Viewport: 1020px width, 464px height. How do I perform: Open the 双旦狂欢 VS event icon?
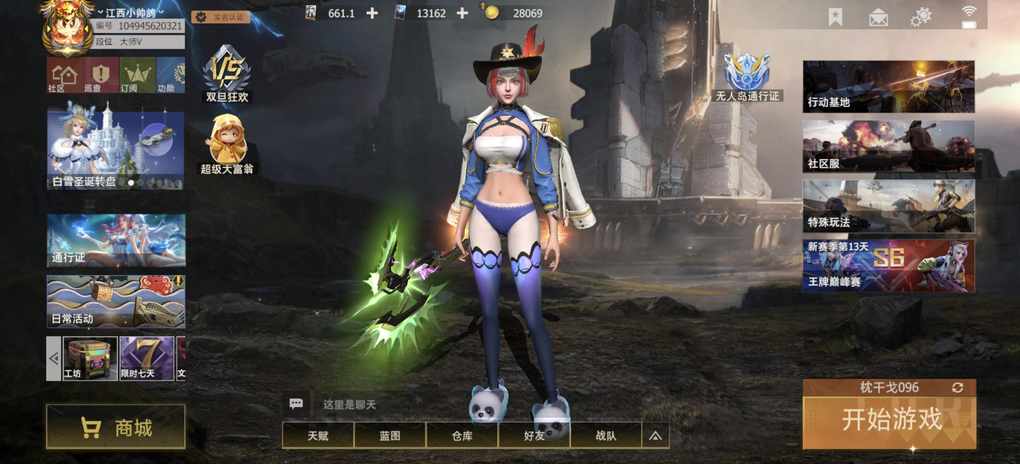click(227, 75)
